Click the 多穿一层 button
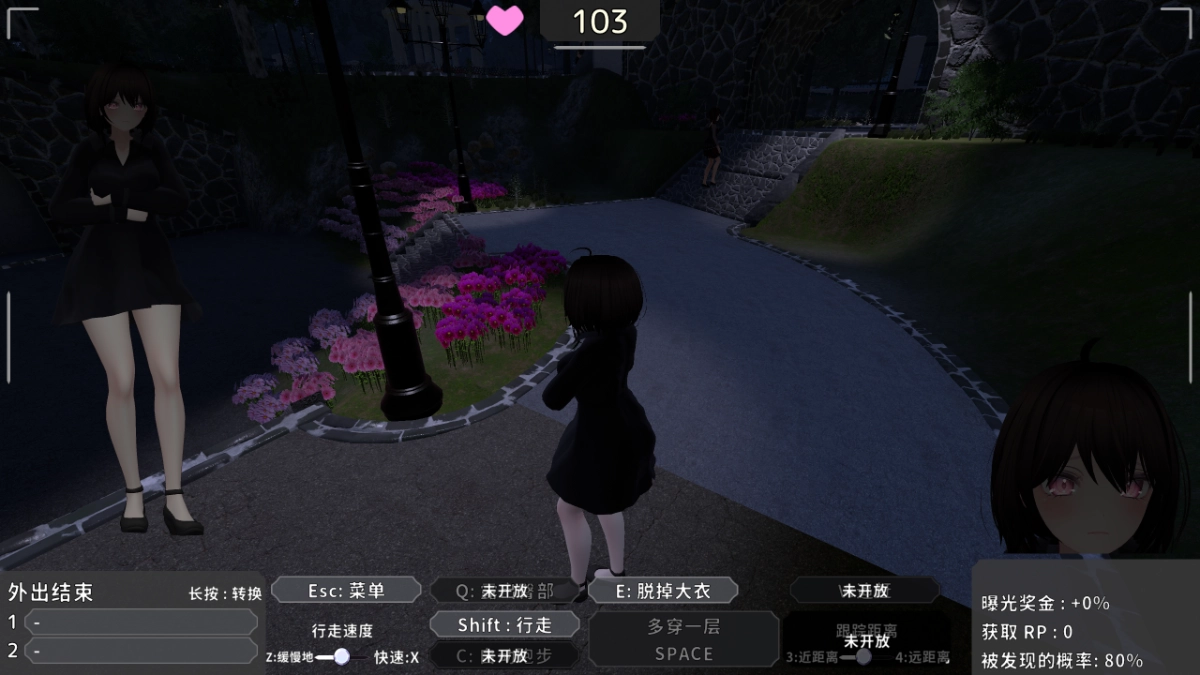Viewport: 1200px width, 675px height. point(683,639)
